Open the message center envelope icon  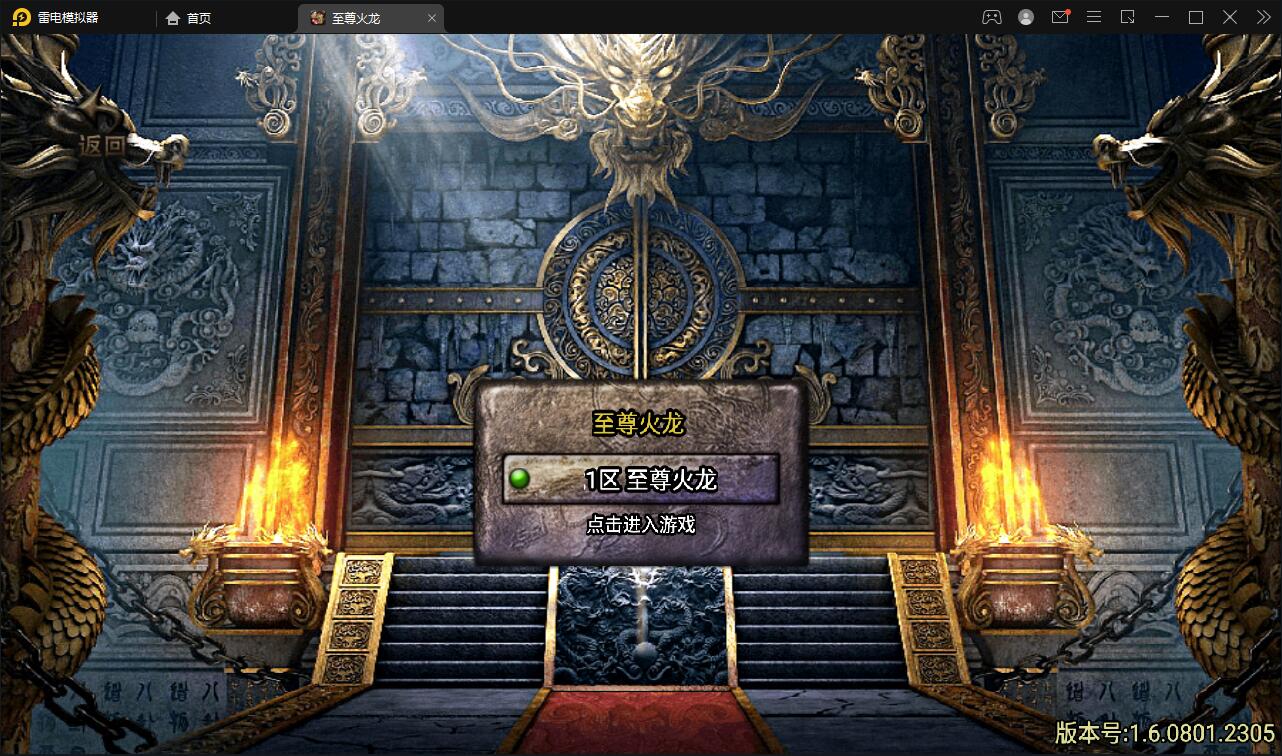pyautogui.click(x=1059, y=17)
